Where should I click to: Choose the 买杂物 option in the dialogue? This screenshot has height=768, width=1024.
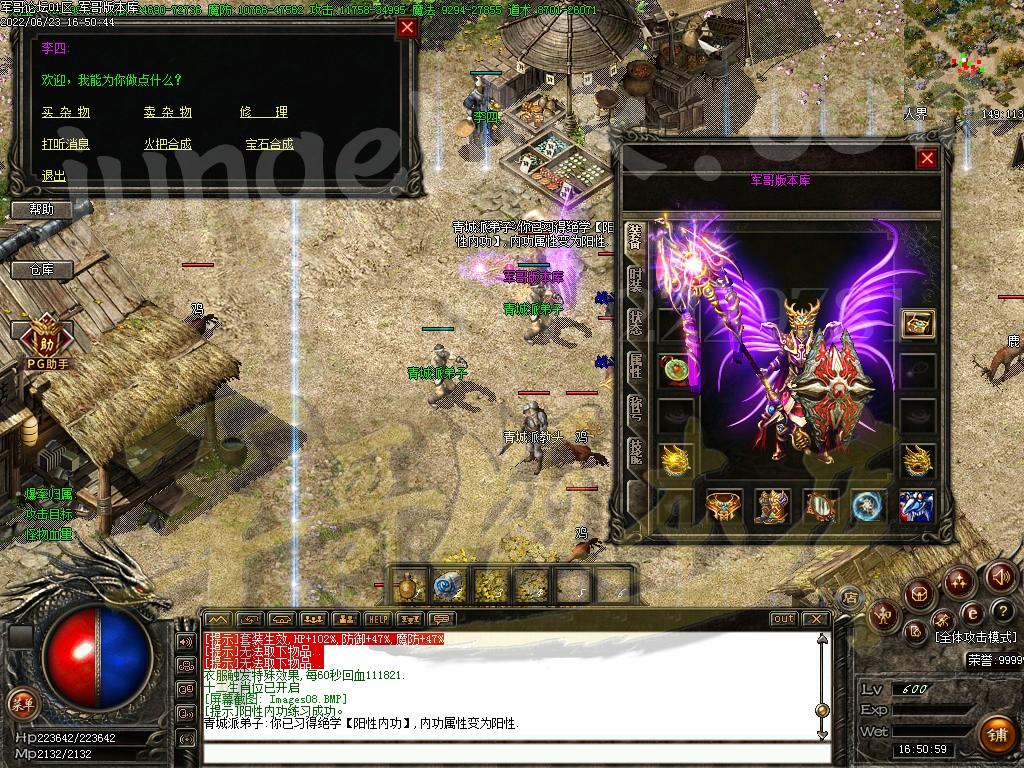tap(66, 113)
